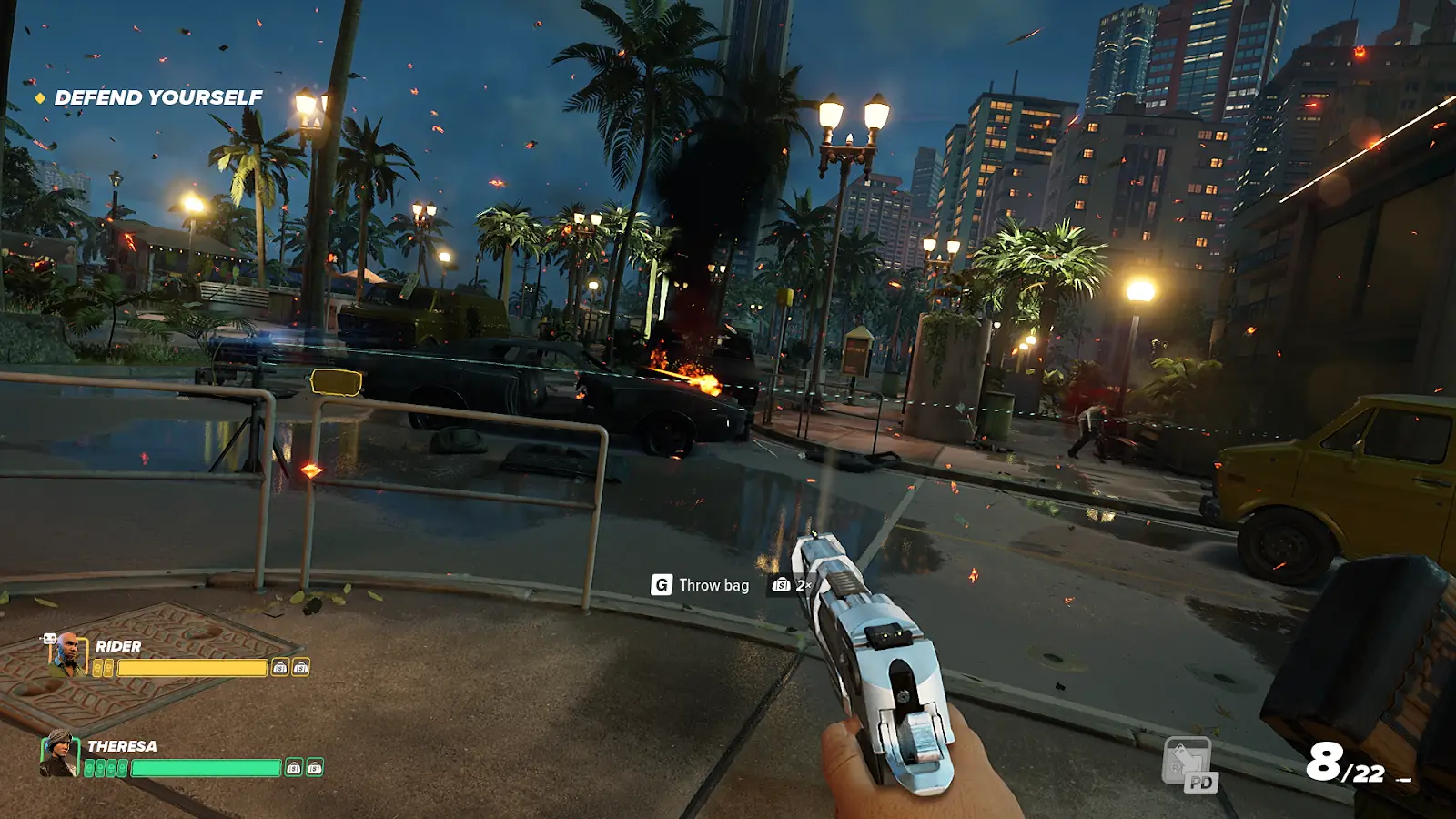Click Theresa's teammate portrait
This screenshot has width=1456, height=819.
pos(60,753)
